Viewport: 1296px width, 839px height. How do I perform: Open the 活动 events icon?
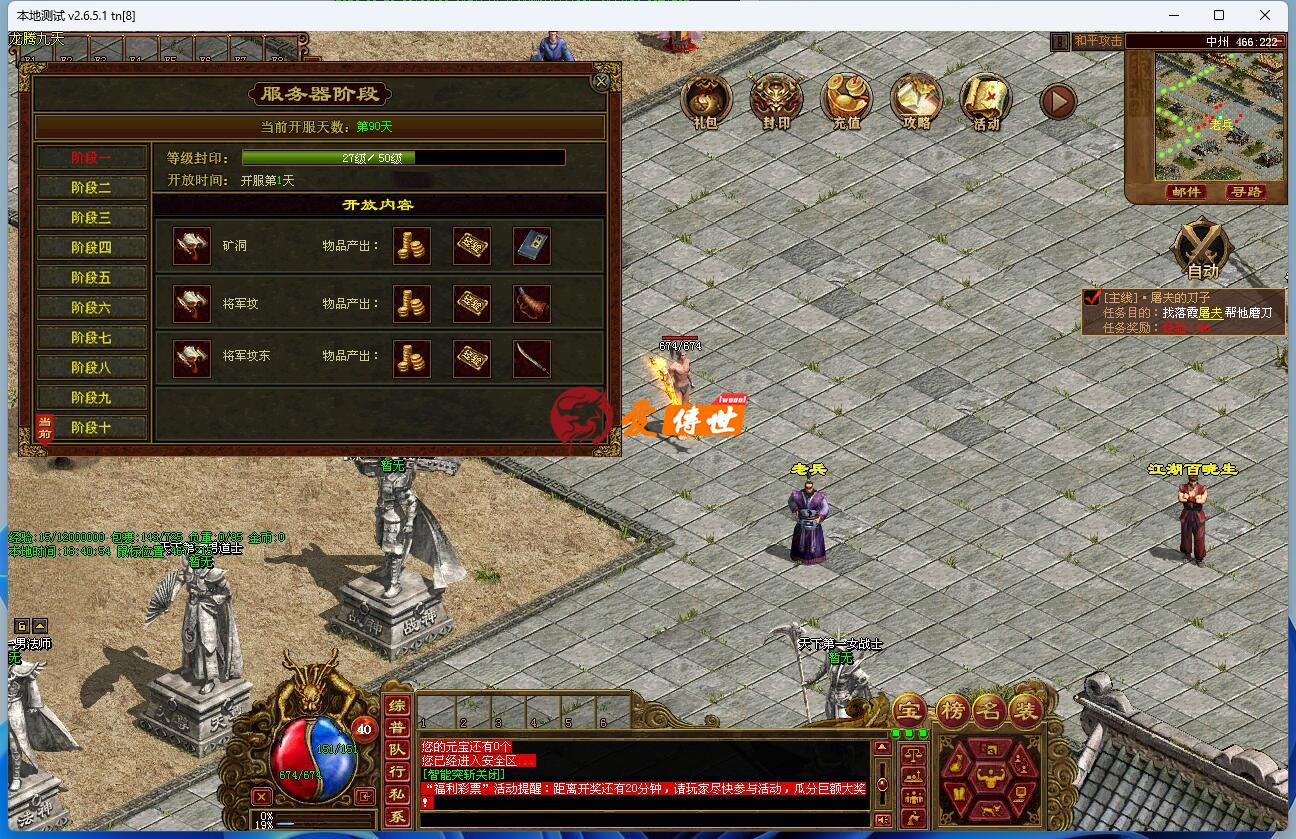click(x=985, y=101)
